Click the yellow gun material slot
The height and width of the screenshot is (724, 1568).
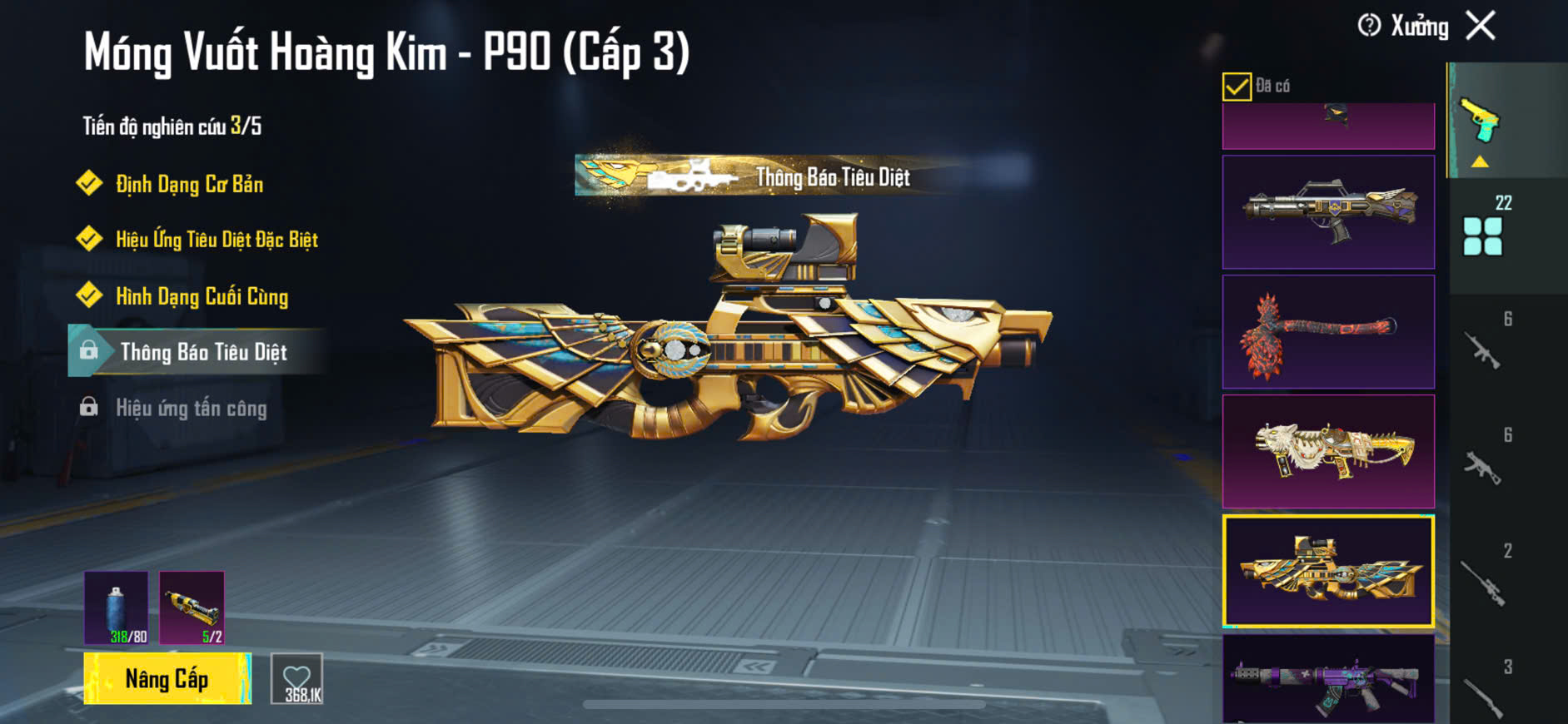pyautogui.click(x=192, y=607)
